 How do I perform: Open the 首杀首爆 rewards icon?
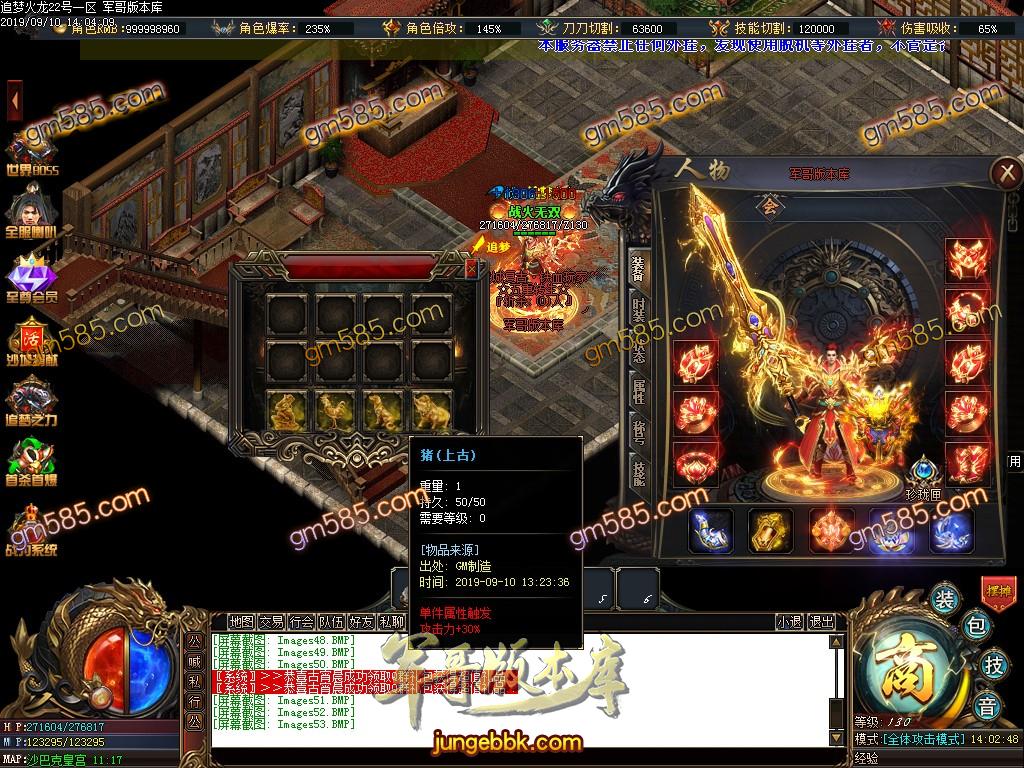click(32, 464)
